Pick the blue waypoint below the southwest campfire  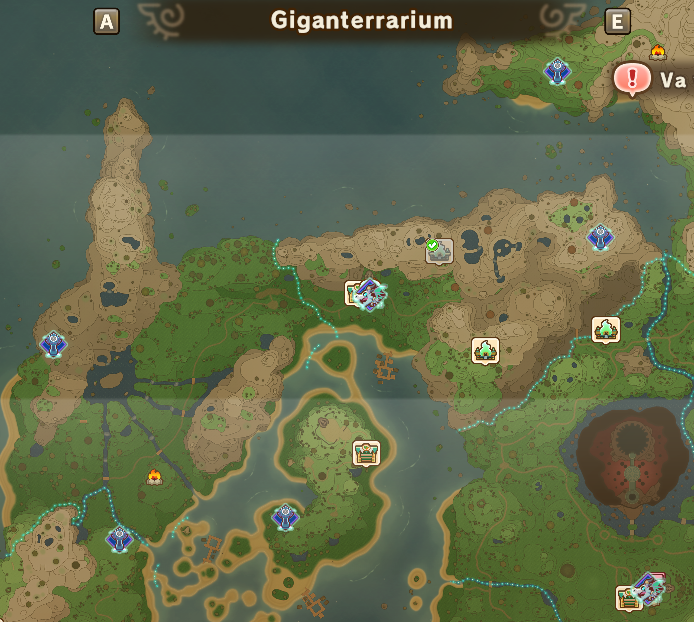click(119, 539)
